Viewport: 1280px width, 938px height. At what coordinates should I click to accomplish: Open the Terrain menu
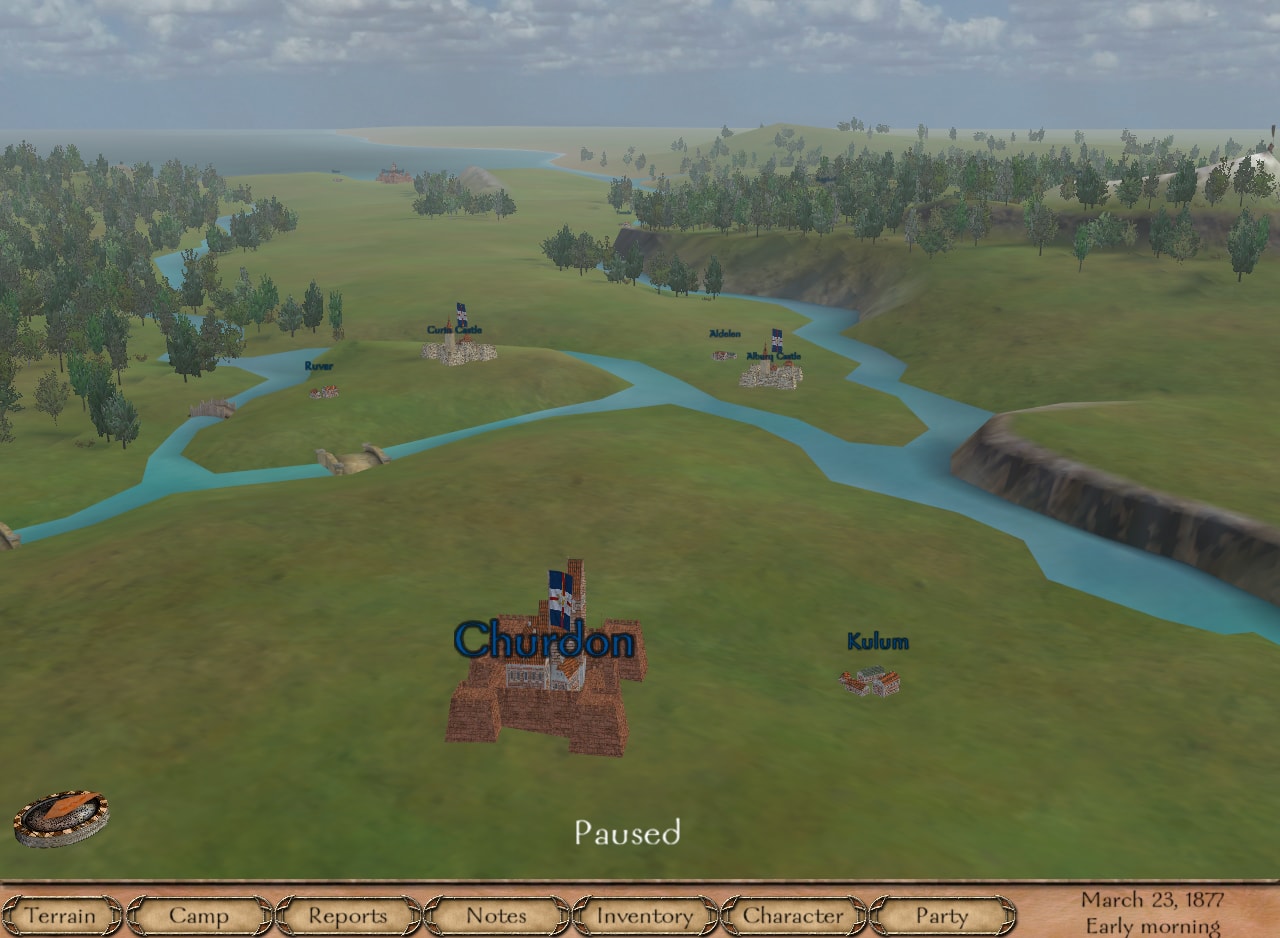pos(62,916)
